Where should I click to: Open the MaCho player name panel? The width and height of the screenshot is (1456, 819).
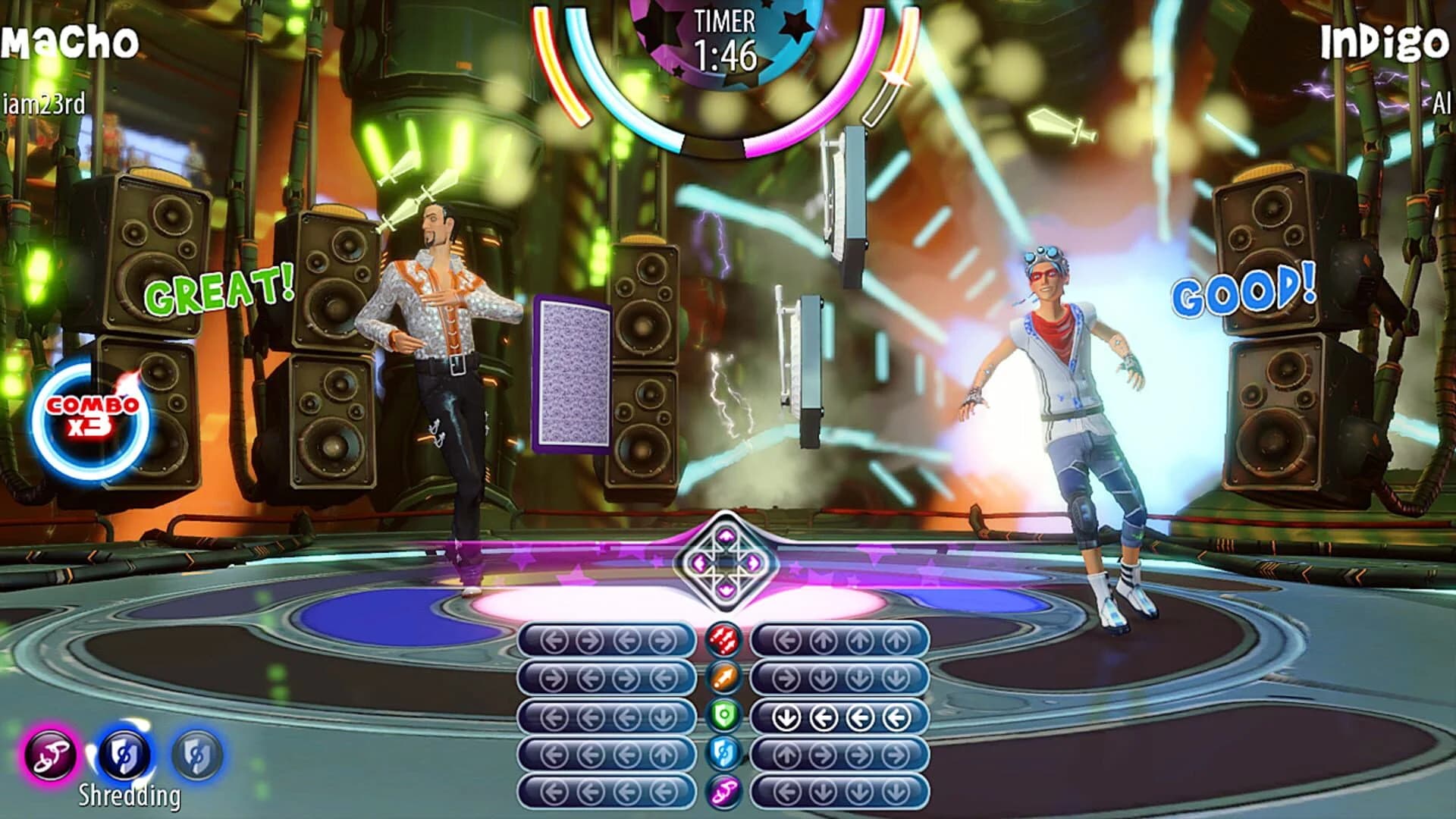(68, 38)
